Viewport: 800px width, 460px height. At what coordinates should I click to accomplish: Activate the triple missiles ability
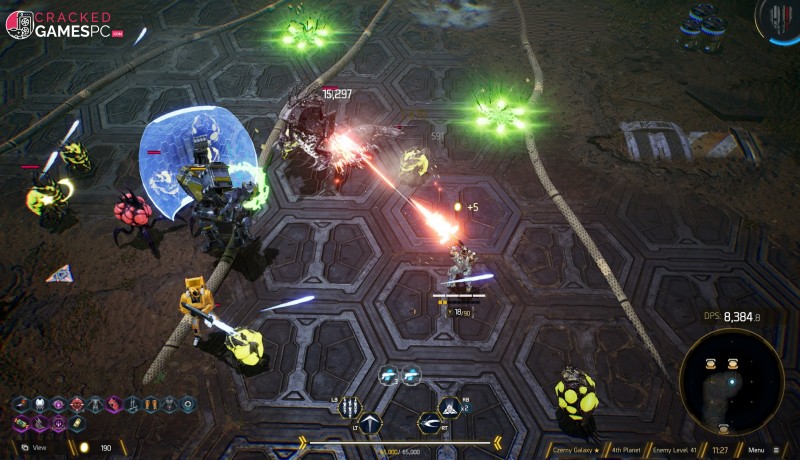point(349,407)
